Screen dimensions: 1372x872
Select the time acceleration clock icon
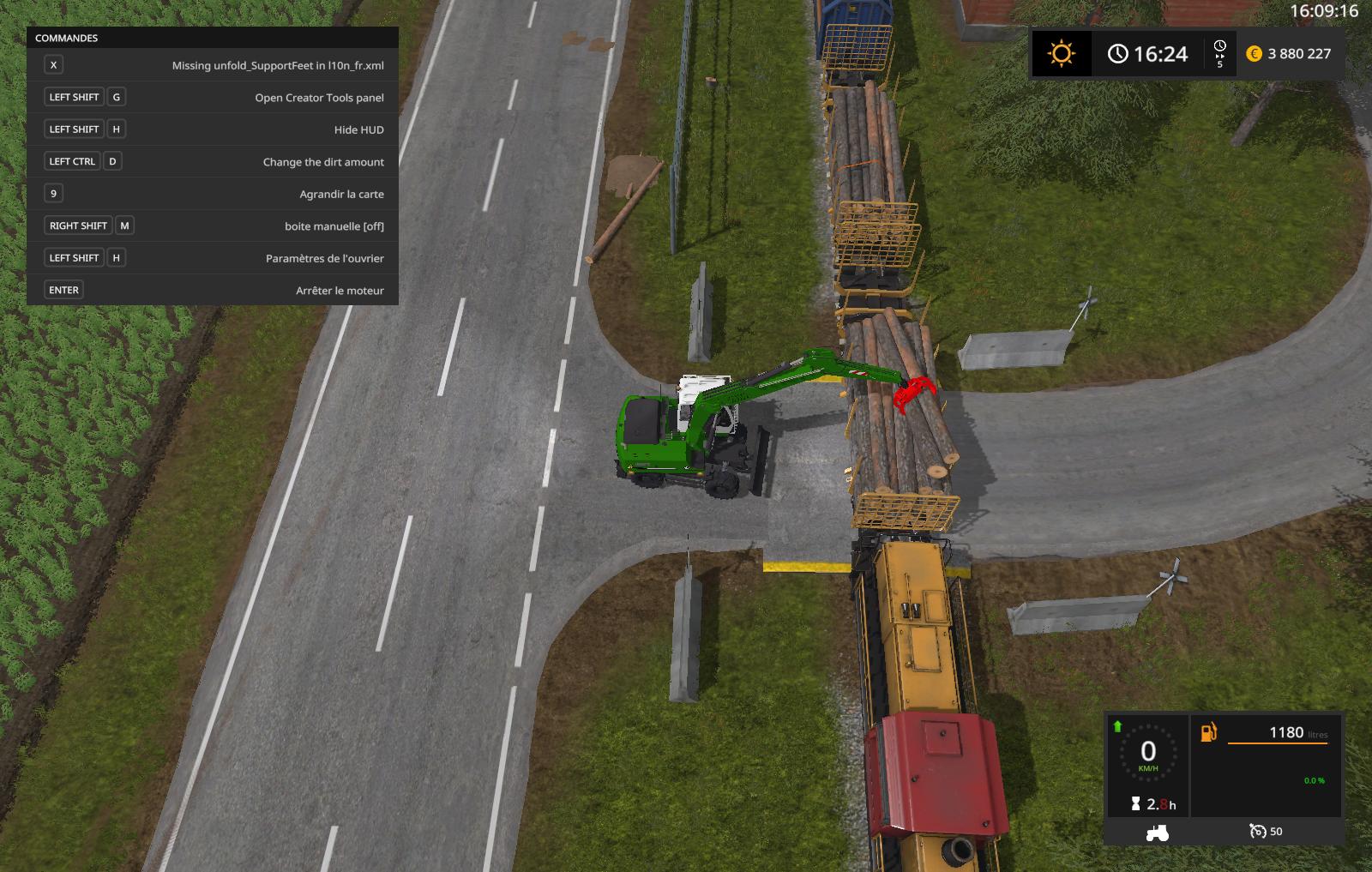point(1219,47)
